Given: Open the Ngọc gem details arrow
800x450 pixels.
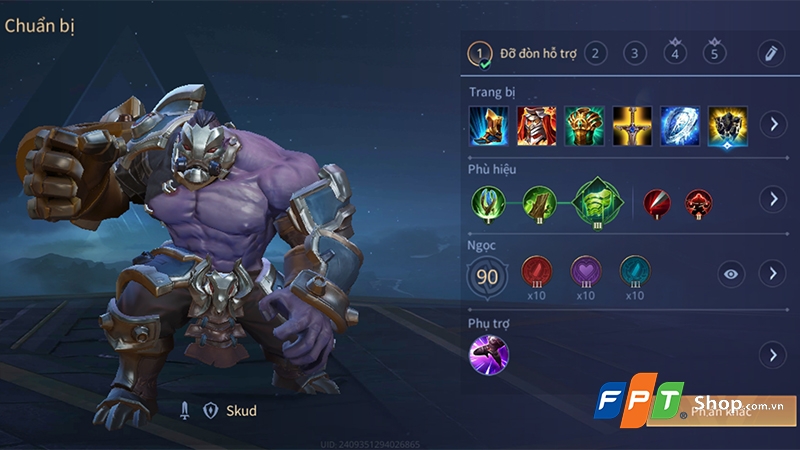Looking at the screenshot, I should 771,273.
